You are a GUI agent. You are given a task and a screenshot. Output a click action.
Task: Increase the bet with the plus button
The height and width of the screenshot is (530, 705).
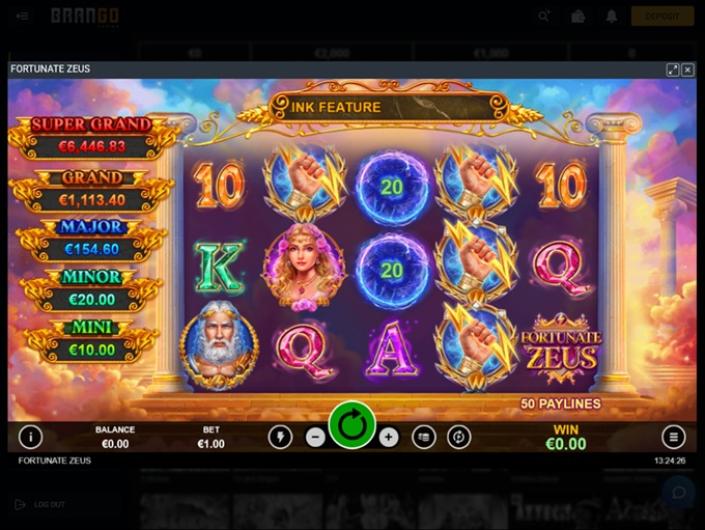coord(389,437)
